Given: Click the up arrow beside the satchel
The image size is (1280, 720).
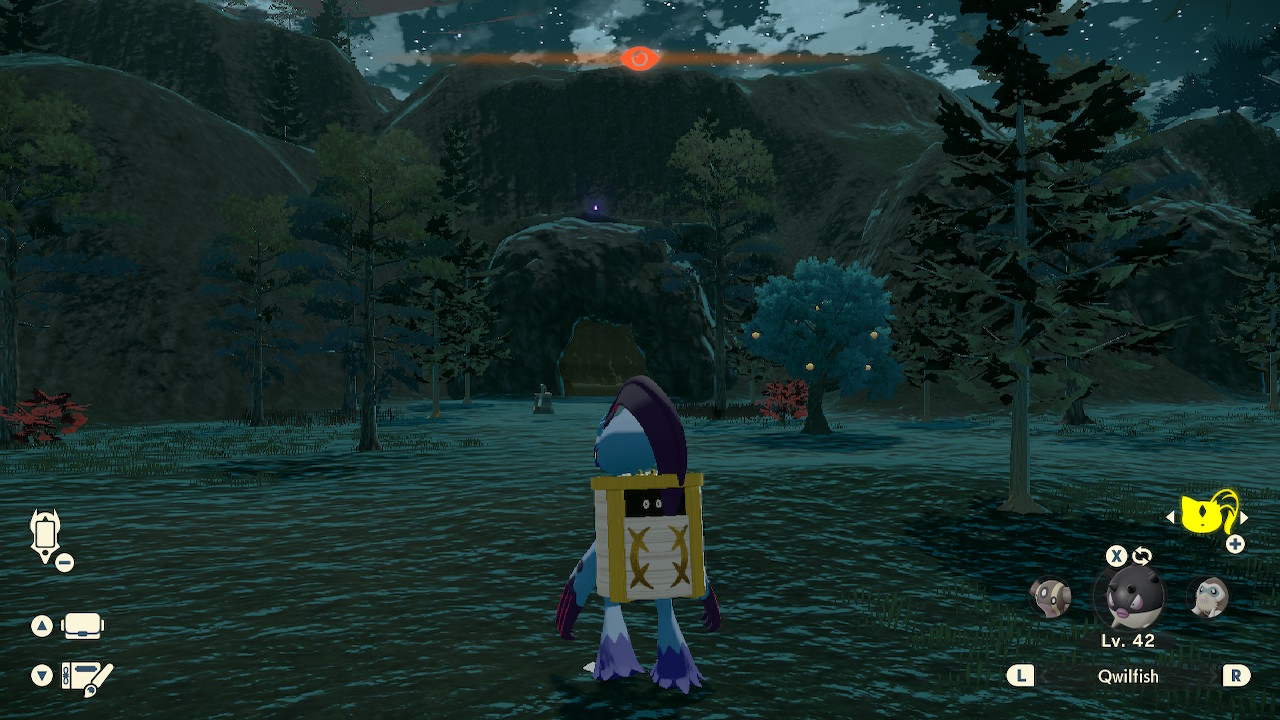Looking at the screenshot, I should tap(40, 623).
